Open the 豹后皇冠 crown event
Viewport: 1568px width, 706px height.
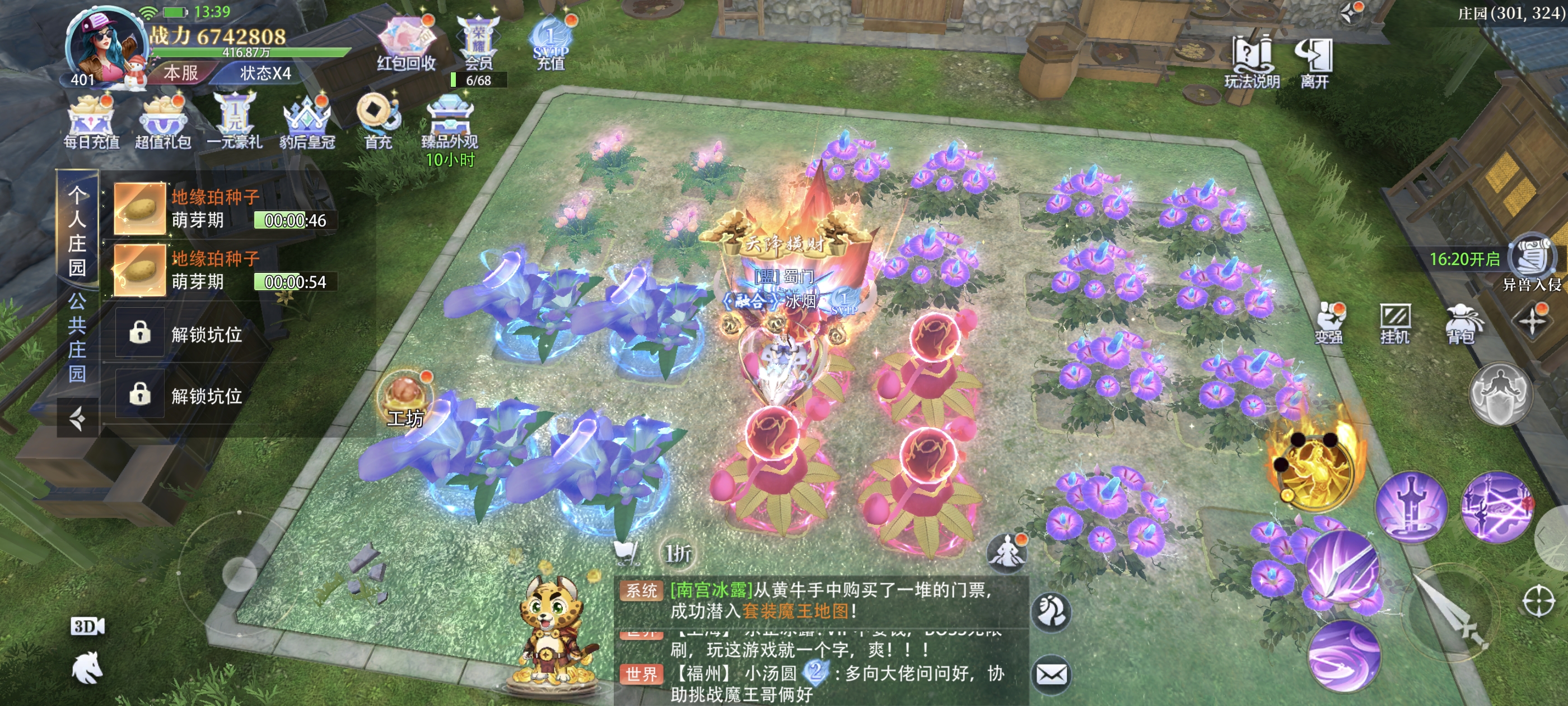307,122
